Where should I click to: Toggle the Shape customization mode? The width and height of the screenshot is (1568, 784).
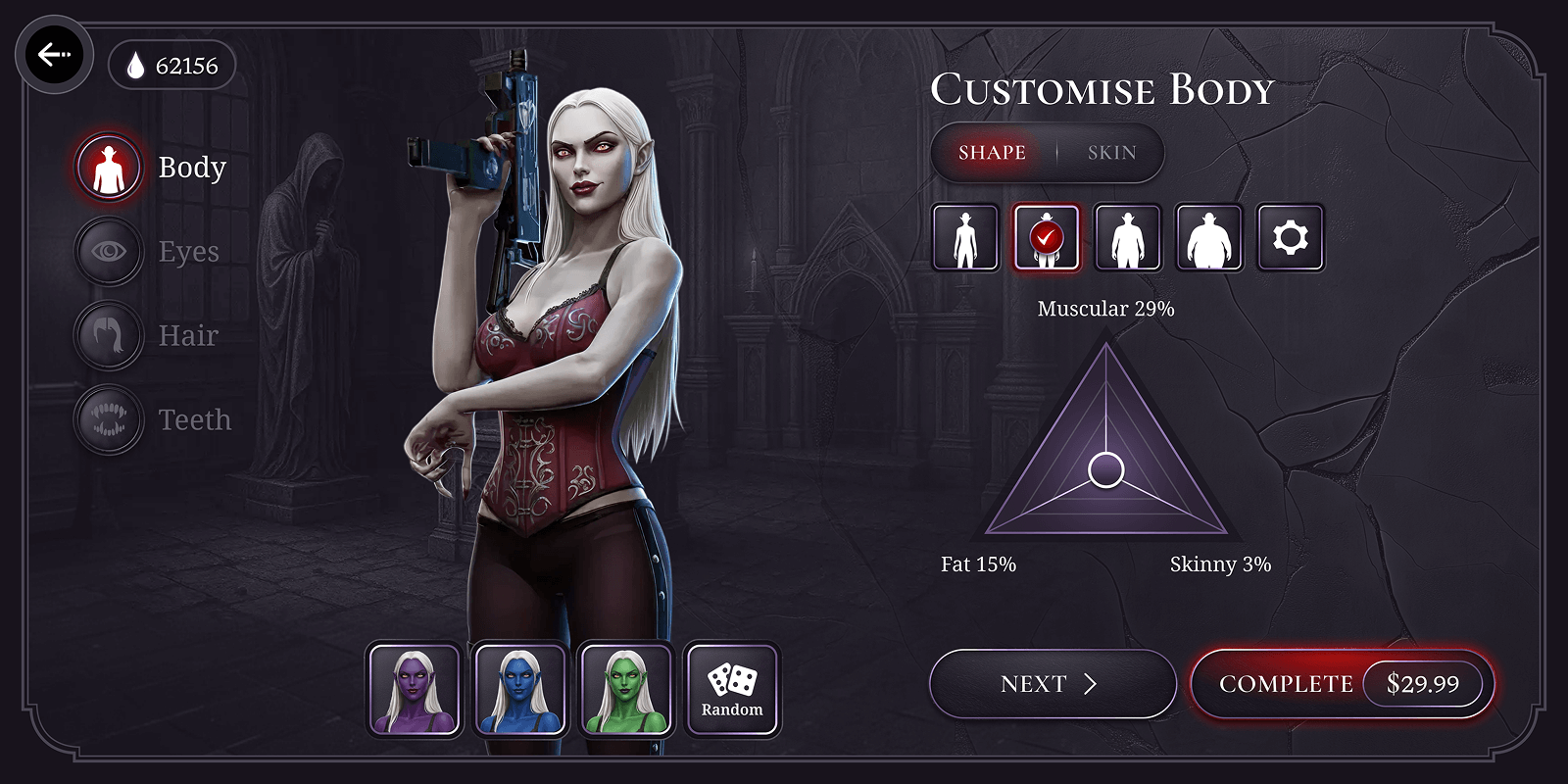[x=992, y=153]
